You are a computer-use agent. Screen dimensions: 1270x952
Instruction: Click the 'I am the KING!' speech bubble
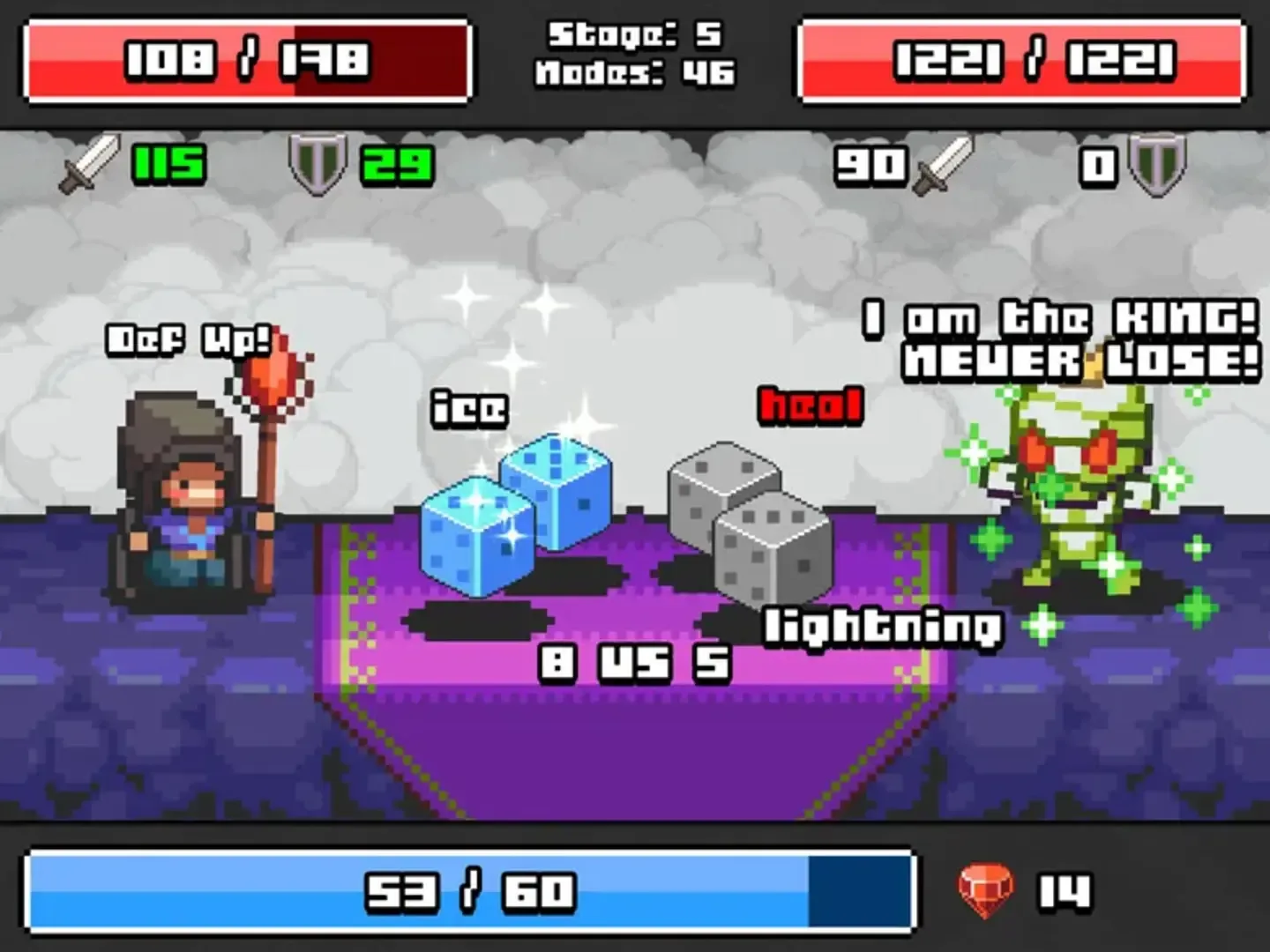[x=1054, y=319]
